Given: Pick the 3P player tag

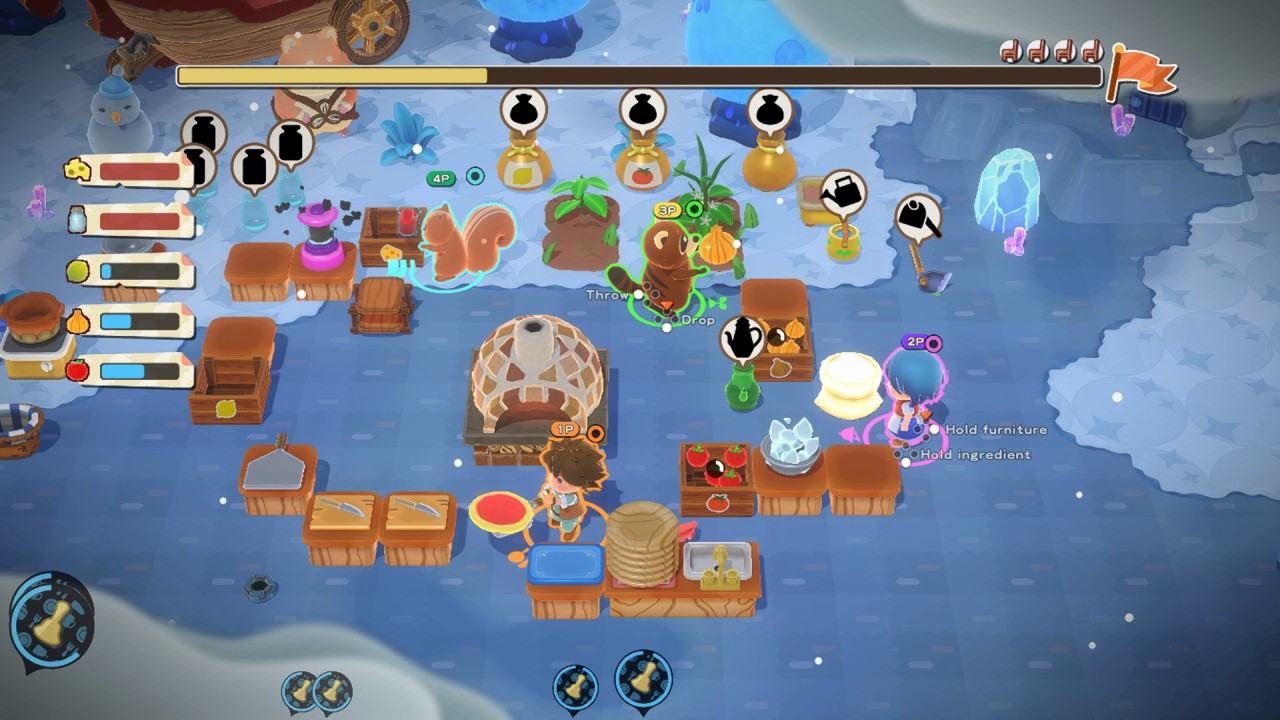Looking at the screenshot, I should [667, 210].
